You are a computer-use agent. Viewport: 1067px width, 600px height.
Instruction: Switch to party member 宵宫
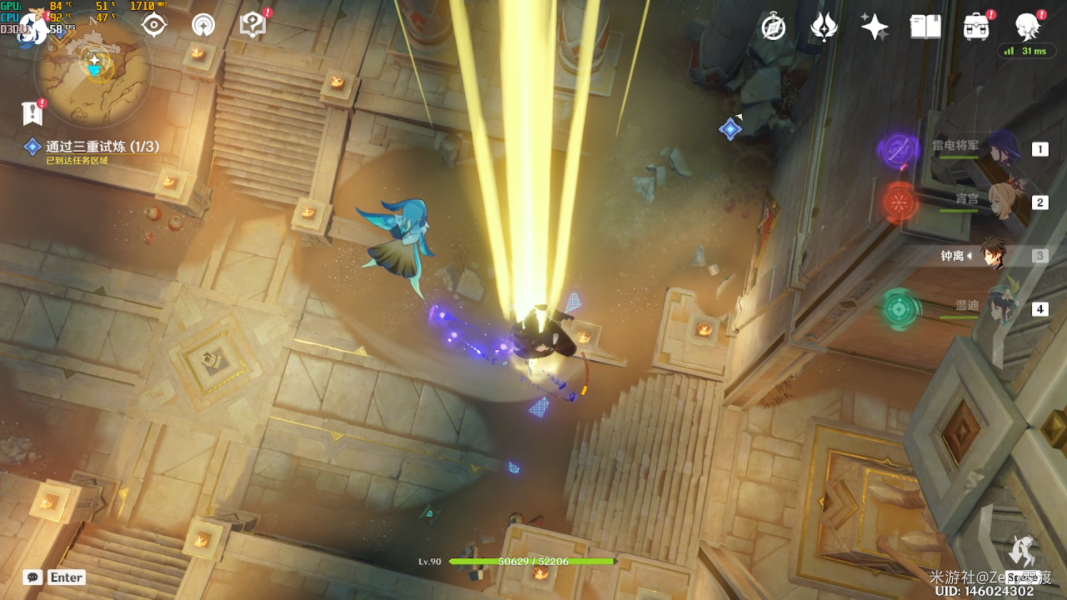coord(1001,201)
